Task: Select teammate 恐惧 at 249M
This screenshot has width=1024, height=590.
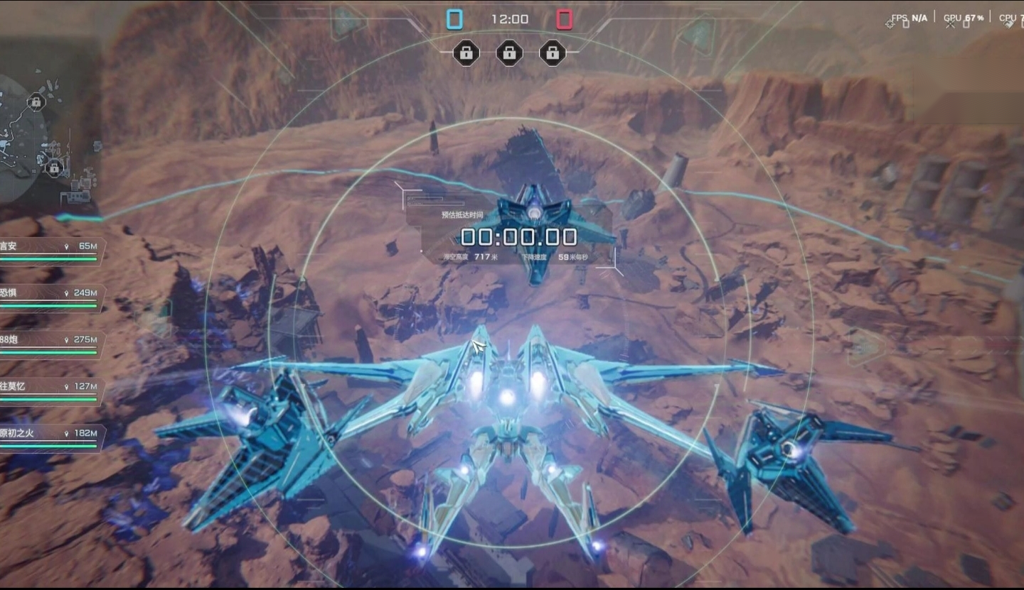Action: pos(50,295)
